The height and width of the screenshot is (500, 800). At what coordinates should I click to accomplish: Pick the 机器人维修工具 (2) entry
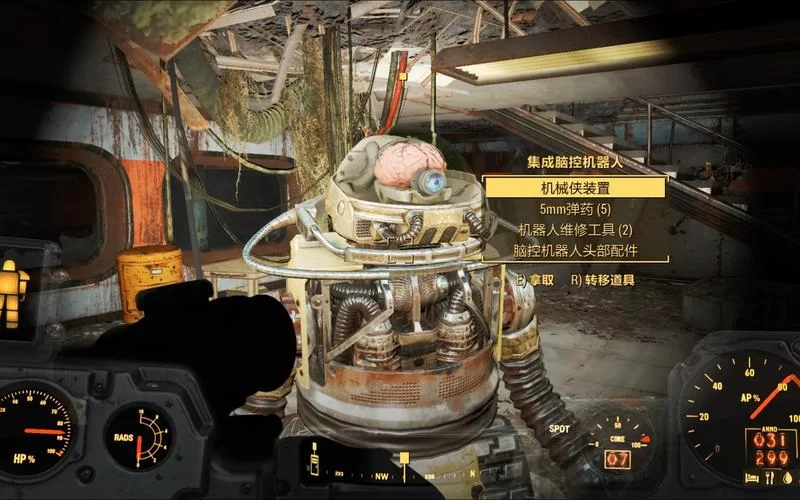click(575, 230)
